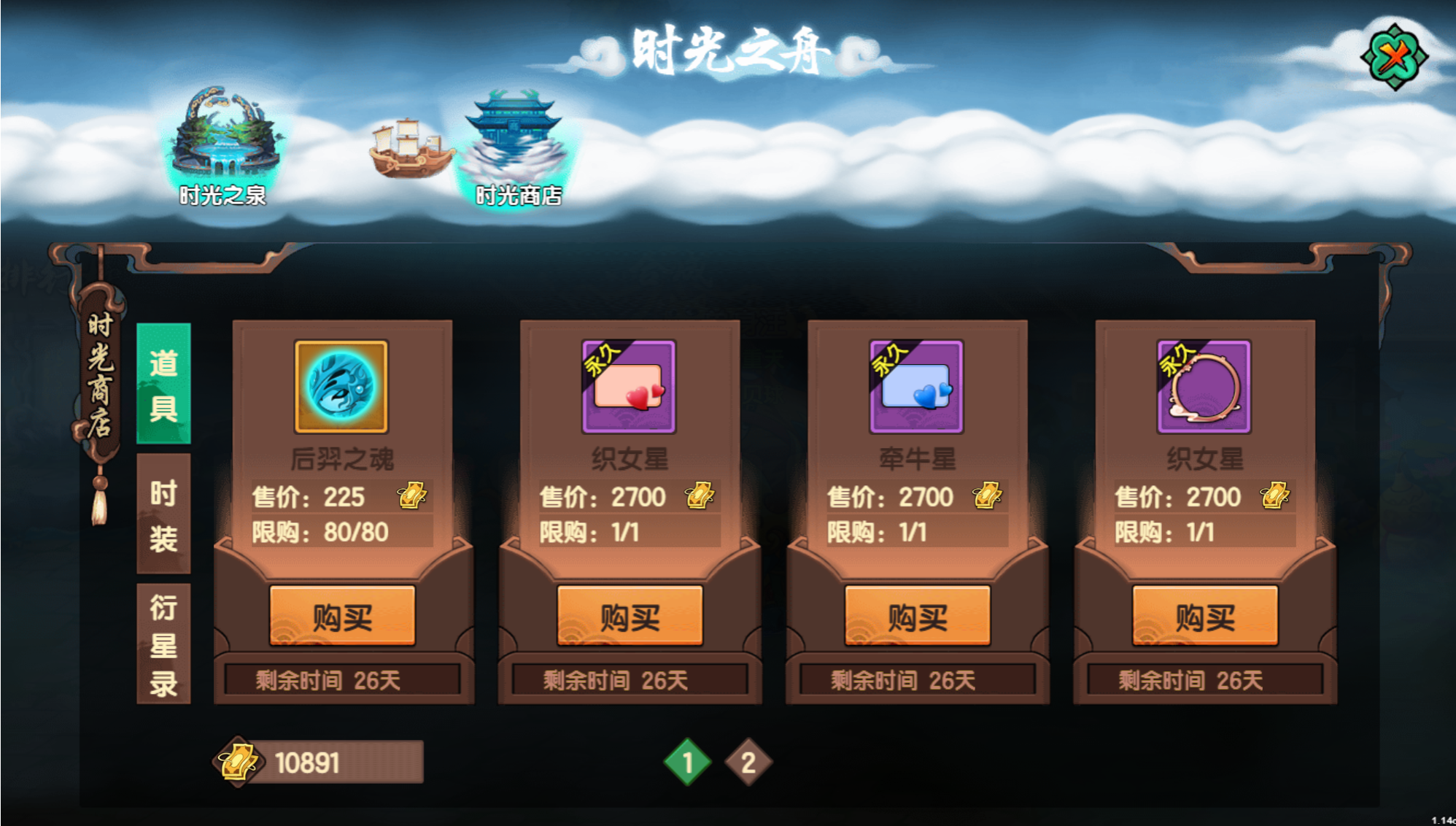Viewport: 1456px width, 826px height.
Task: Open the 时光之泉 (Spring of Time) area
Action: (x=226, y=142)
